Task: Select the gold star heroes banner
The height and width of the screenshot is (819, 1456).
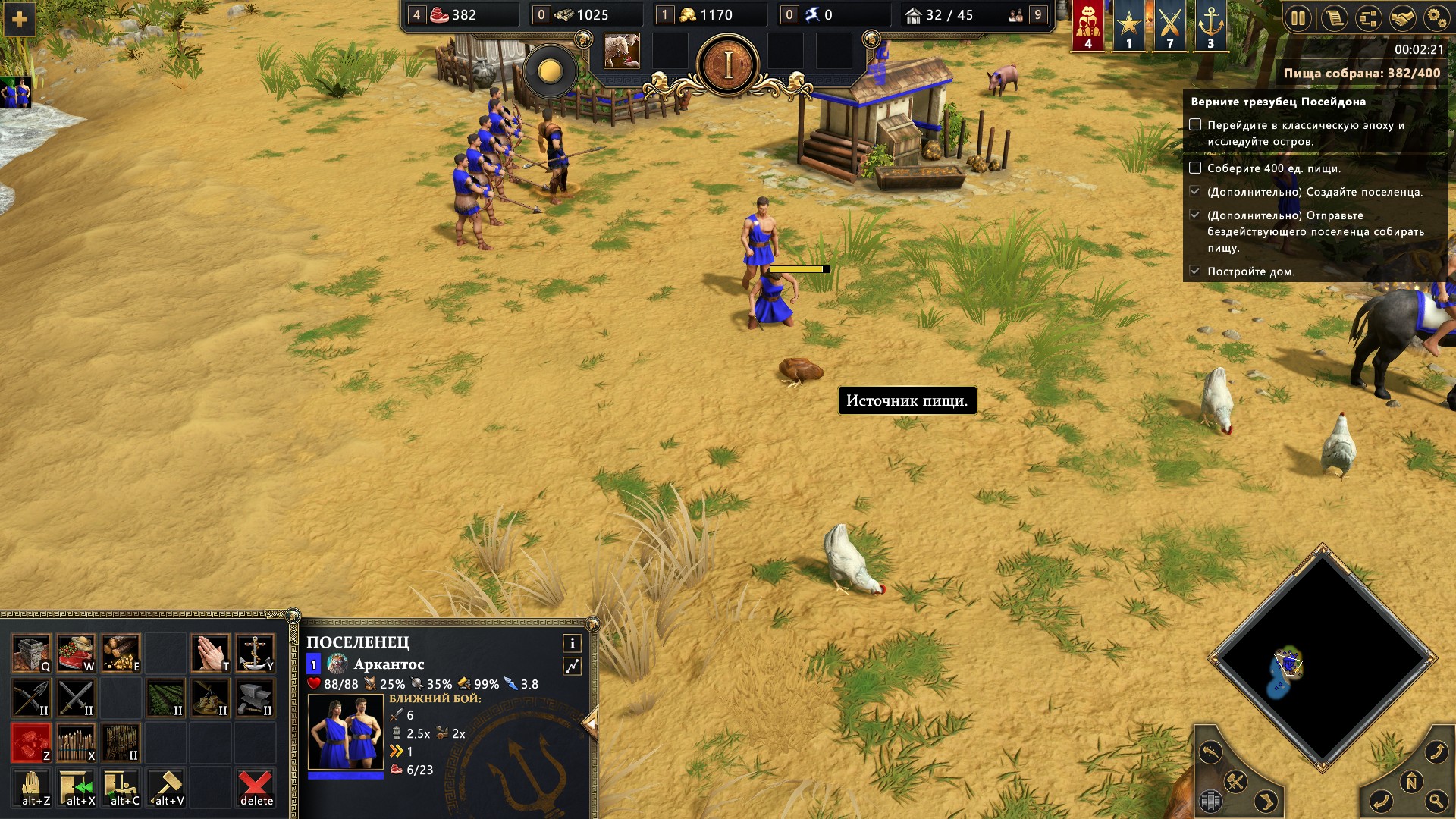Action: [1128, 25]
